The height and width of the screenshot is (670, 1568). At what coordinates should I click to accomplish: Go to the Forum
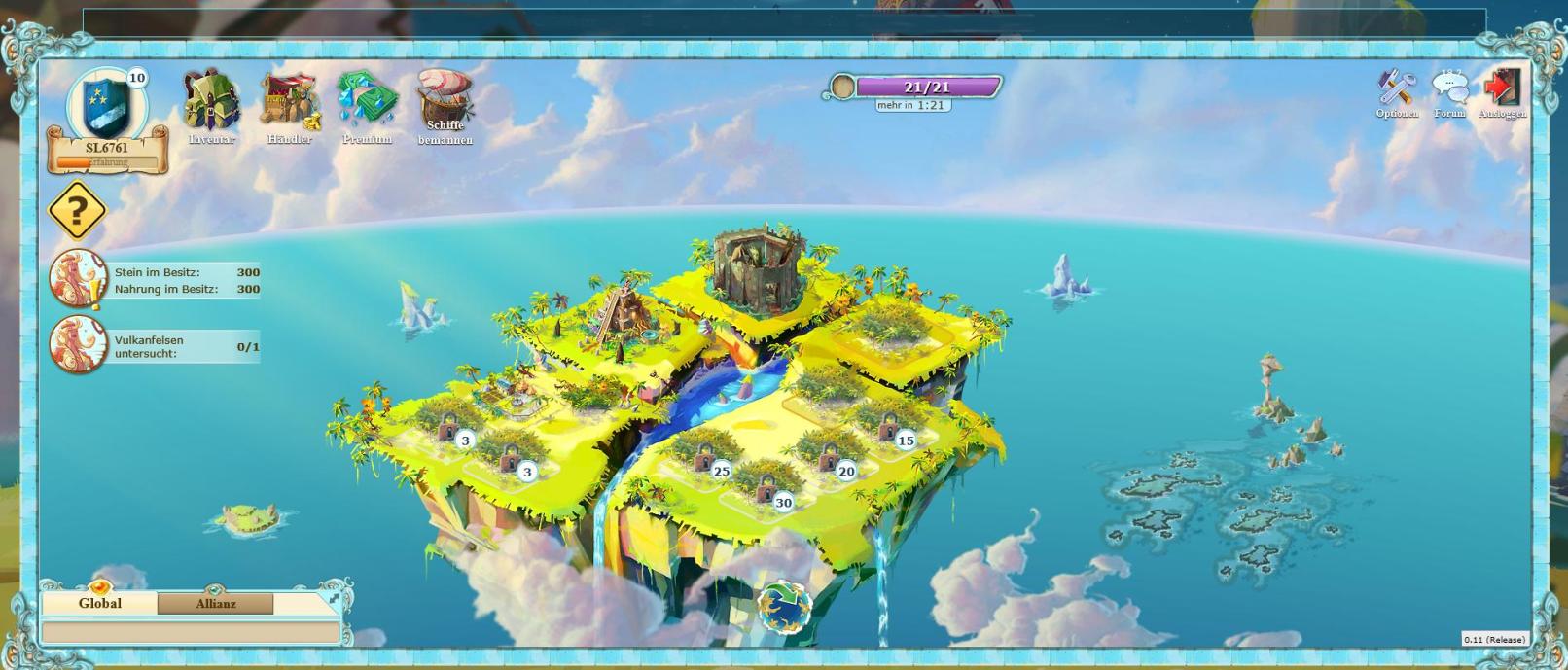point(1449,91)
